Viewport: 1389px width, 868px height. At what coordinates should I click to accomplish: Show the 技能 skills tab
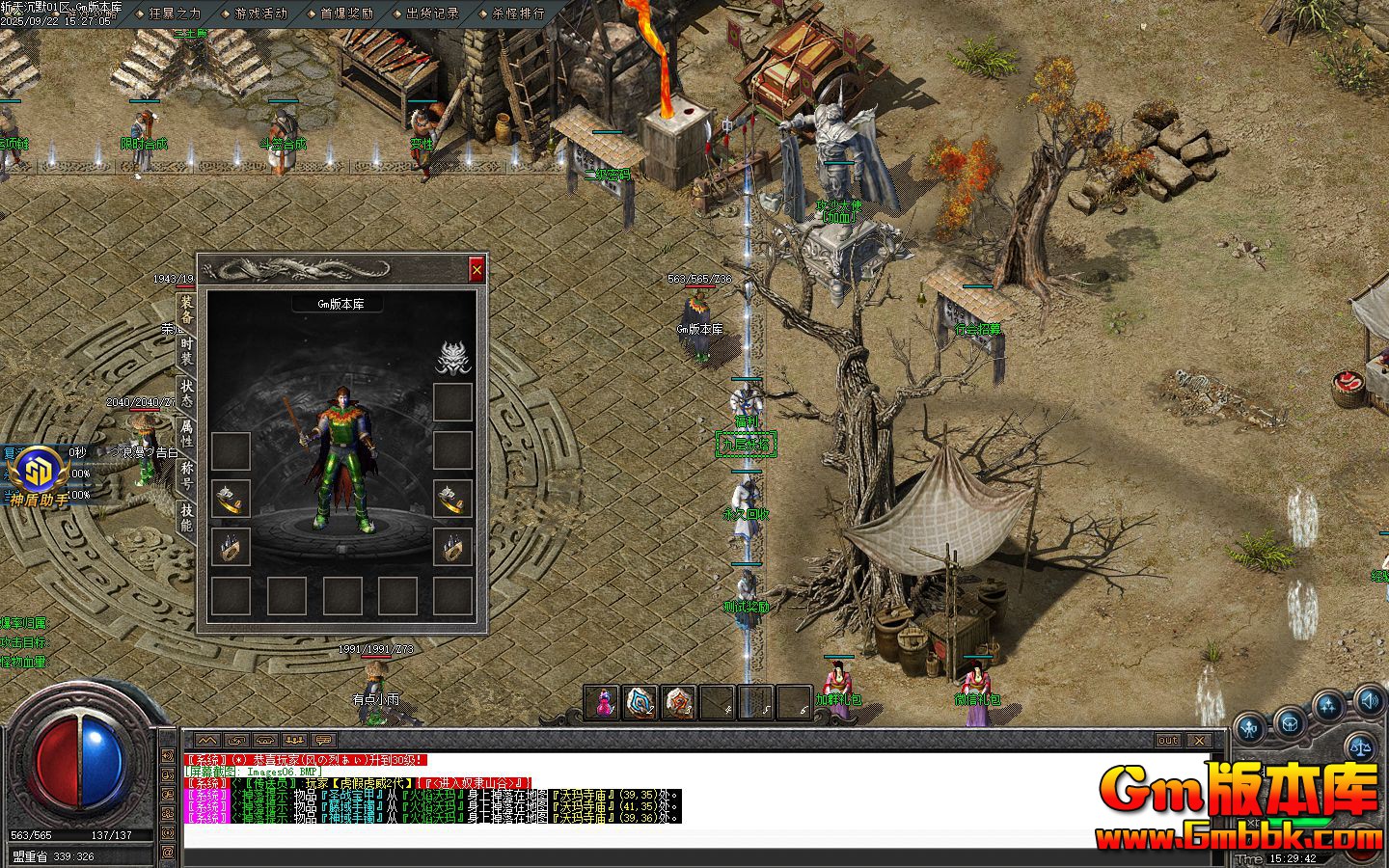coord(186,518)
